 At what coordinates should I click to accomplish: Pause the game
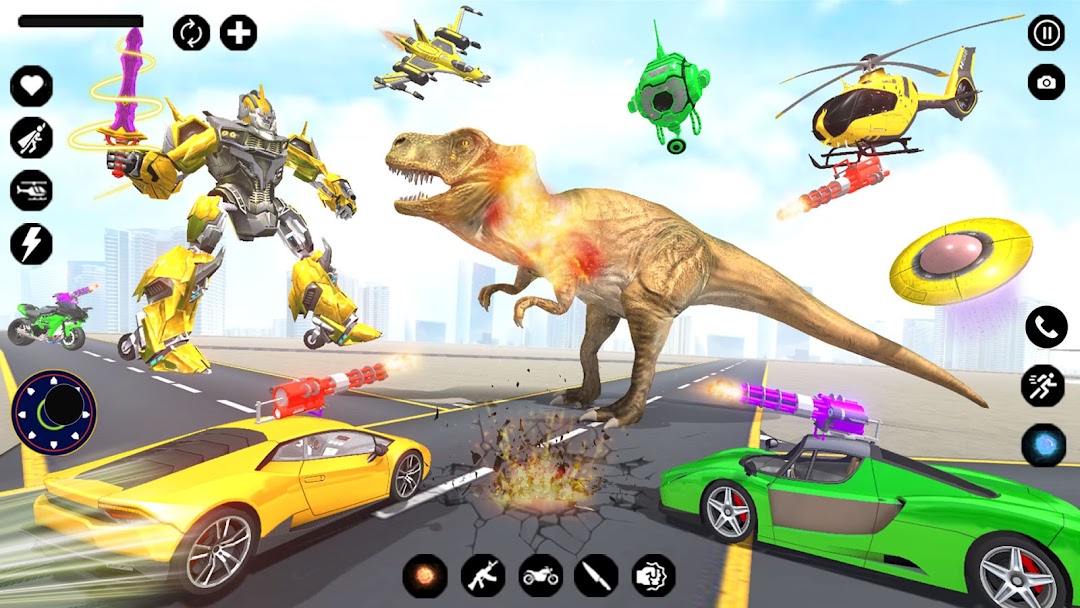(1046, 33)
